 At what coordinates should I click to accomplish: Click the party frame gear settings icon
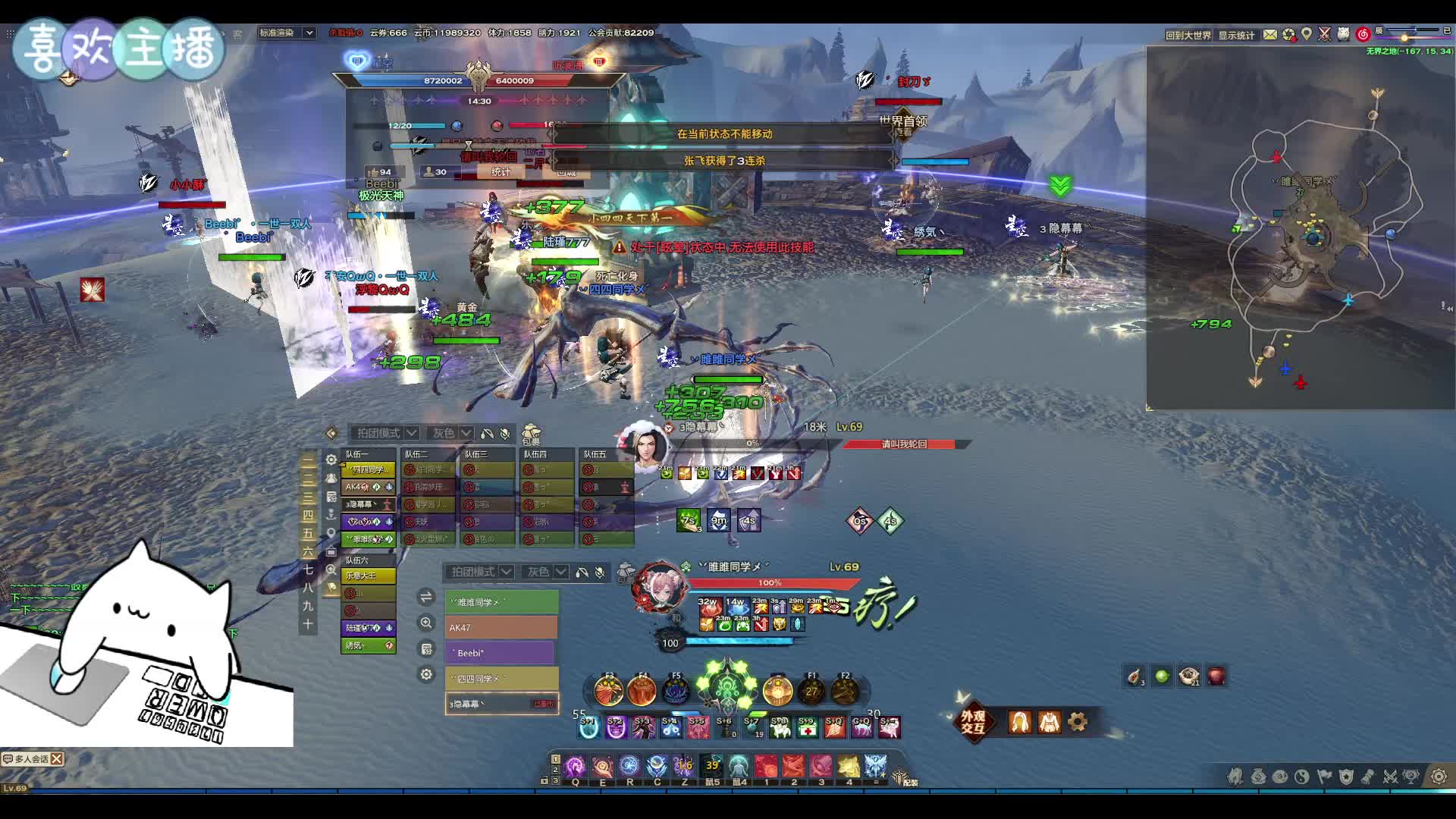pyautogui.click(x=427, y=674)
